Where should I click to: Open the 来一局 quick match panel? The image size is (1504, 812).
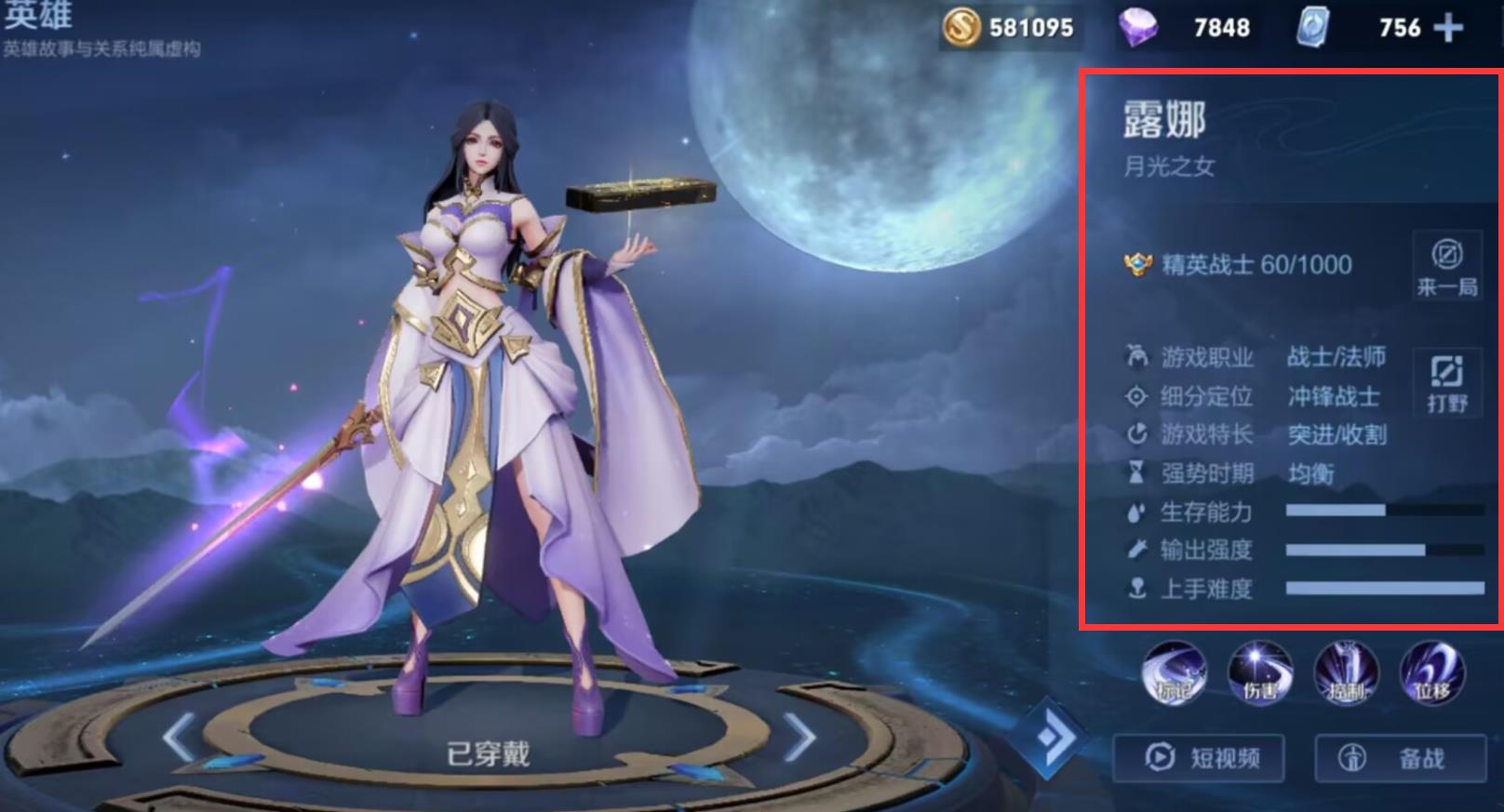pyautogui.click(x=1445, y=267)
